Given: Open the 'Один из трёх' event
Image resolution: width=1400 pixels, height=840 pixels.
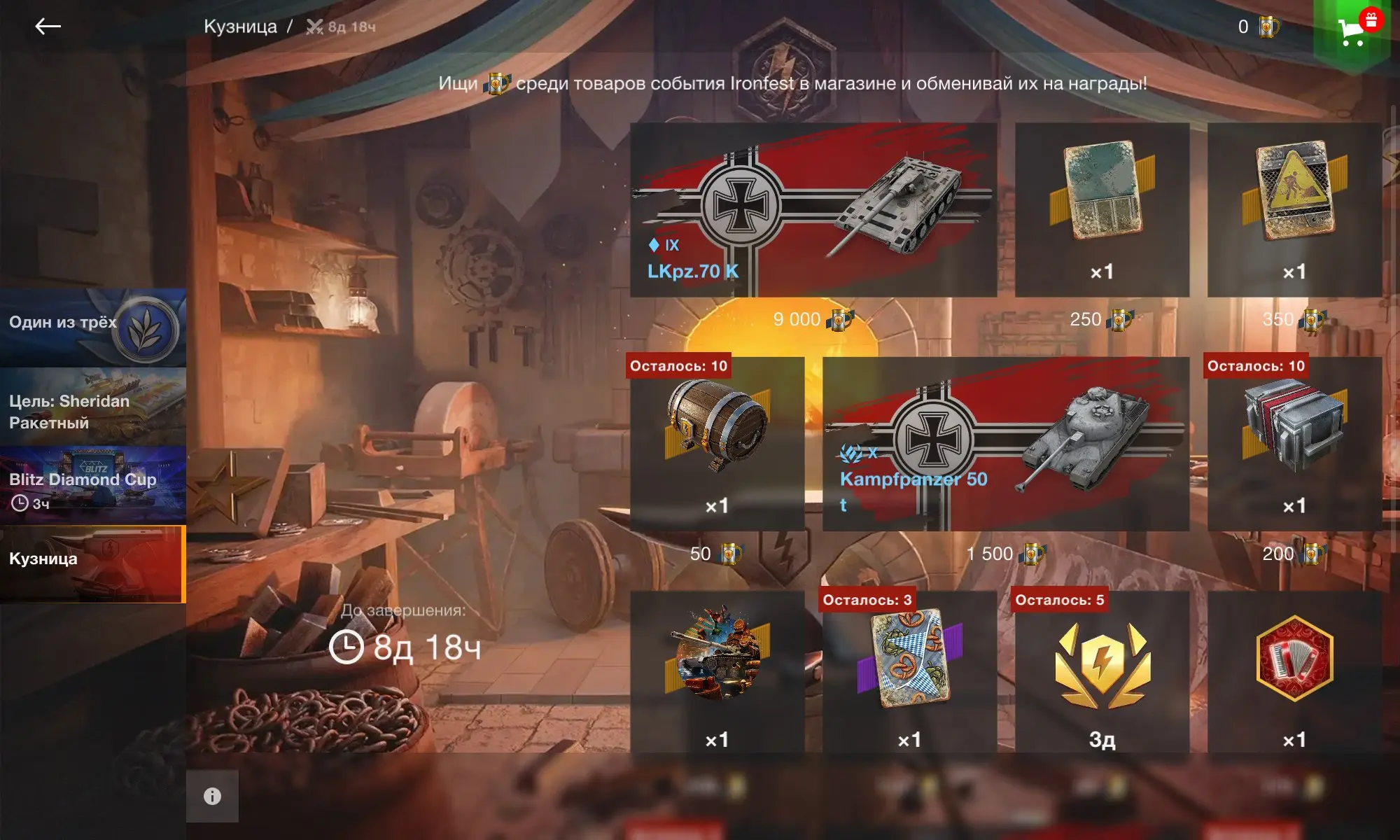Looking at the screenshot, I should pos(92,327).
